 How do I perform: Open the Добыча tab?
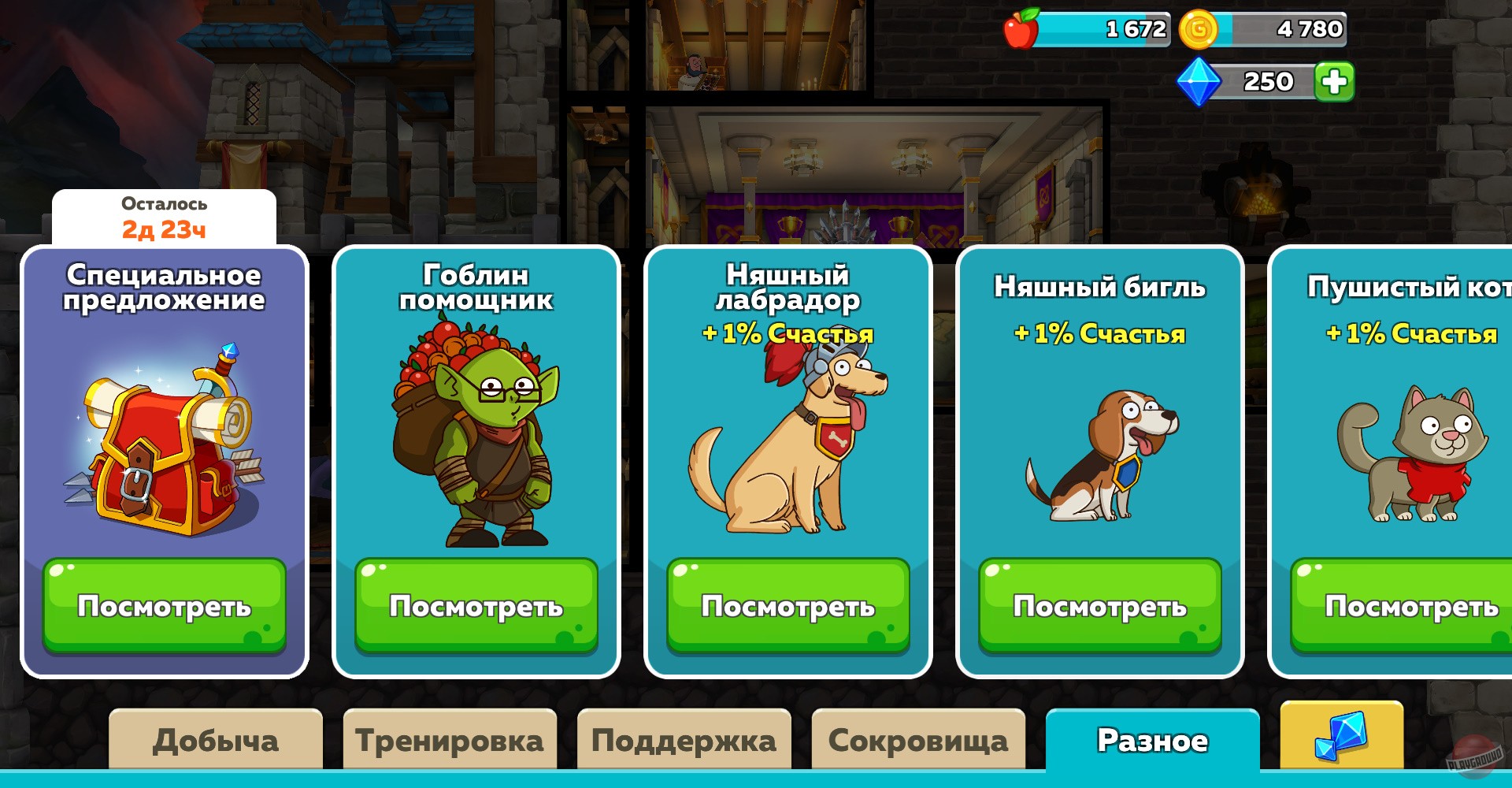(x=217, y=738)
